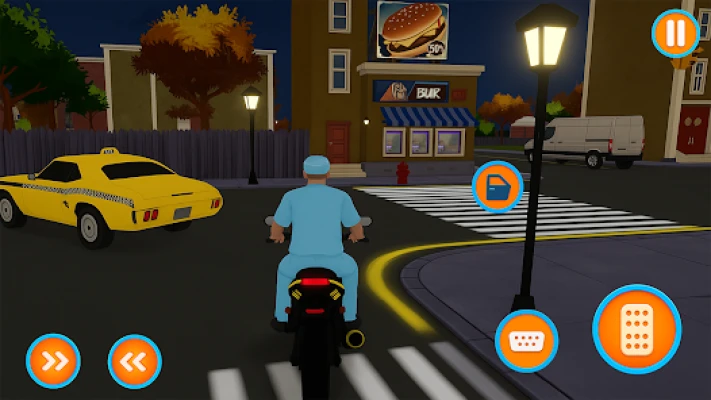Tap the small brake pedal button
Viewport: 711px width, 400px height.
(526, 340)
